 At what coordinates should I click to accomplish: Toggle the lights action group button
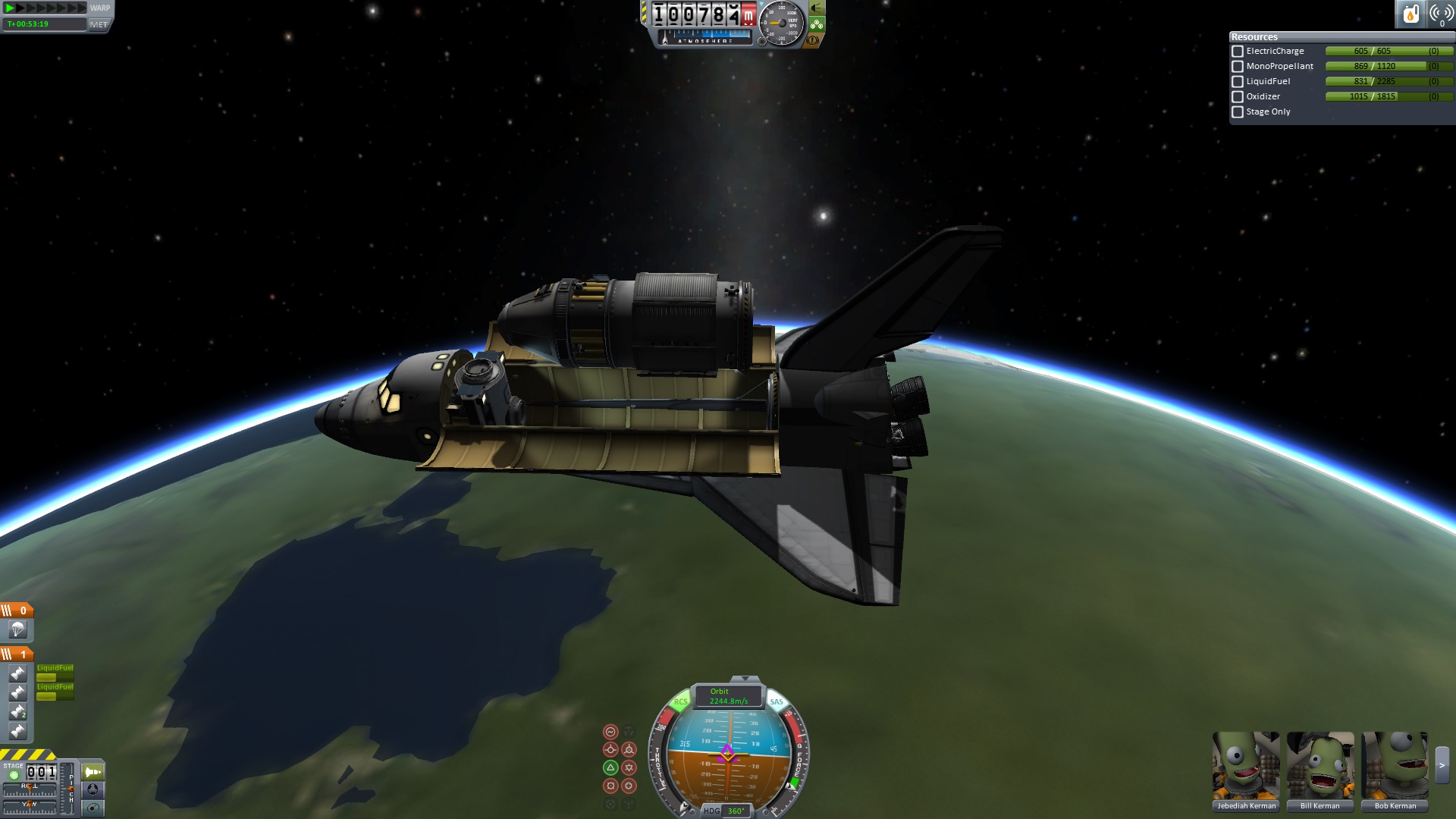click(816, 8)
